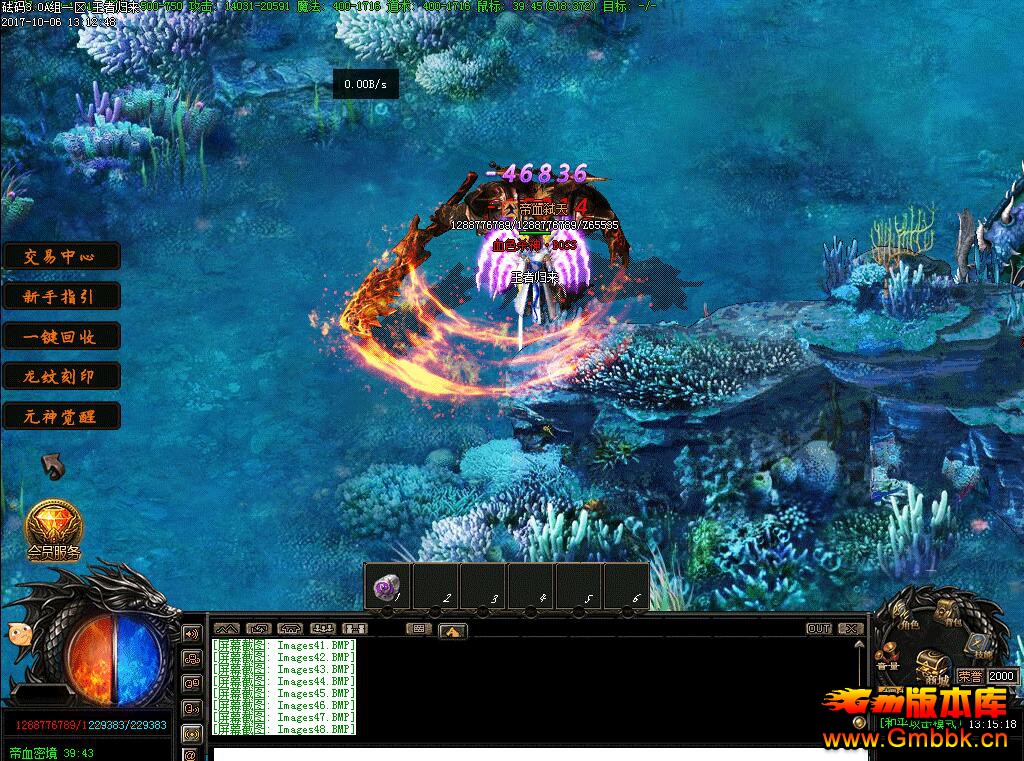Image resolution: width=1024 pixels, height=761 pixels.
Task: Open the 龙纹刻印 menu
Action: click(x=61, y=376)
